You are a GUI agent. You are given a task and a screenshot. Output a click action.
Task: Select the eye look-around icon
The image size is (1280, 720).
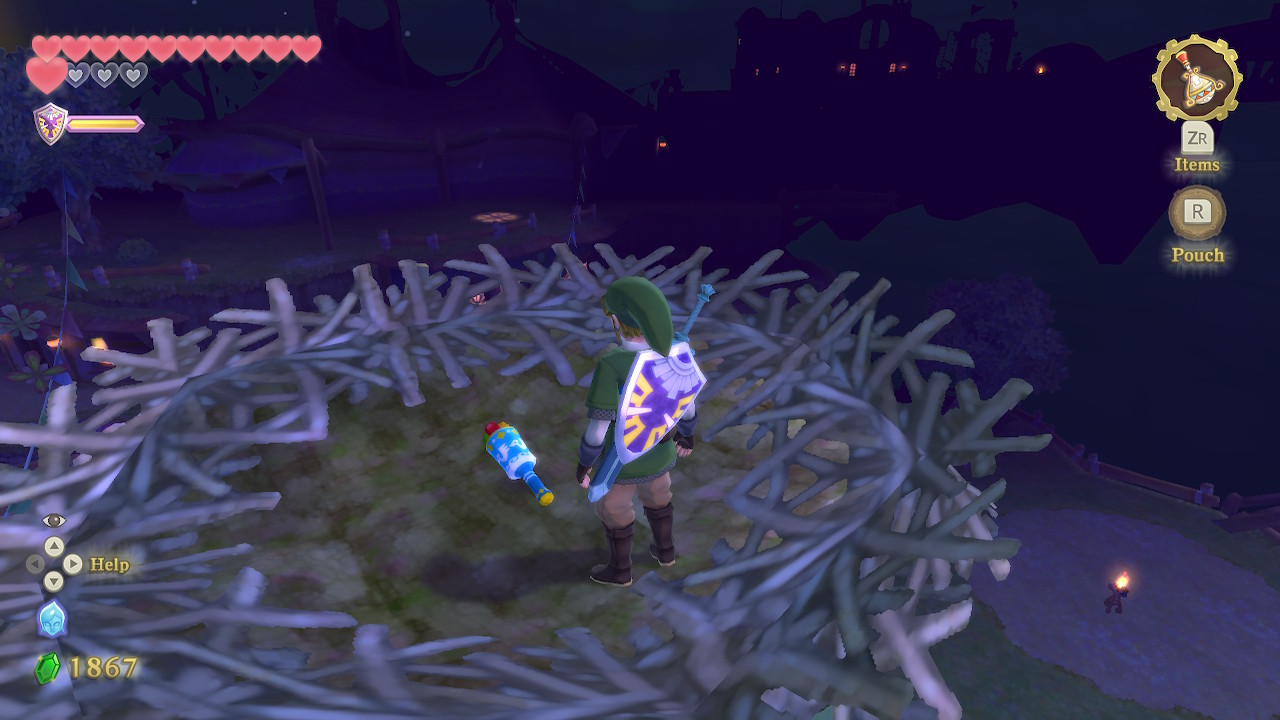(x=53, y=520)
